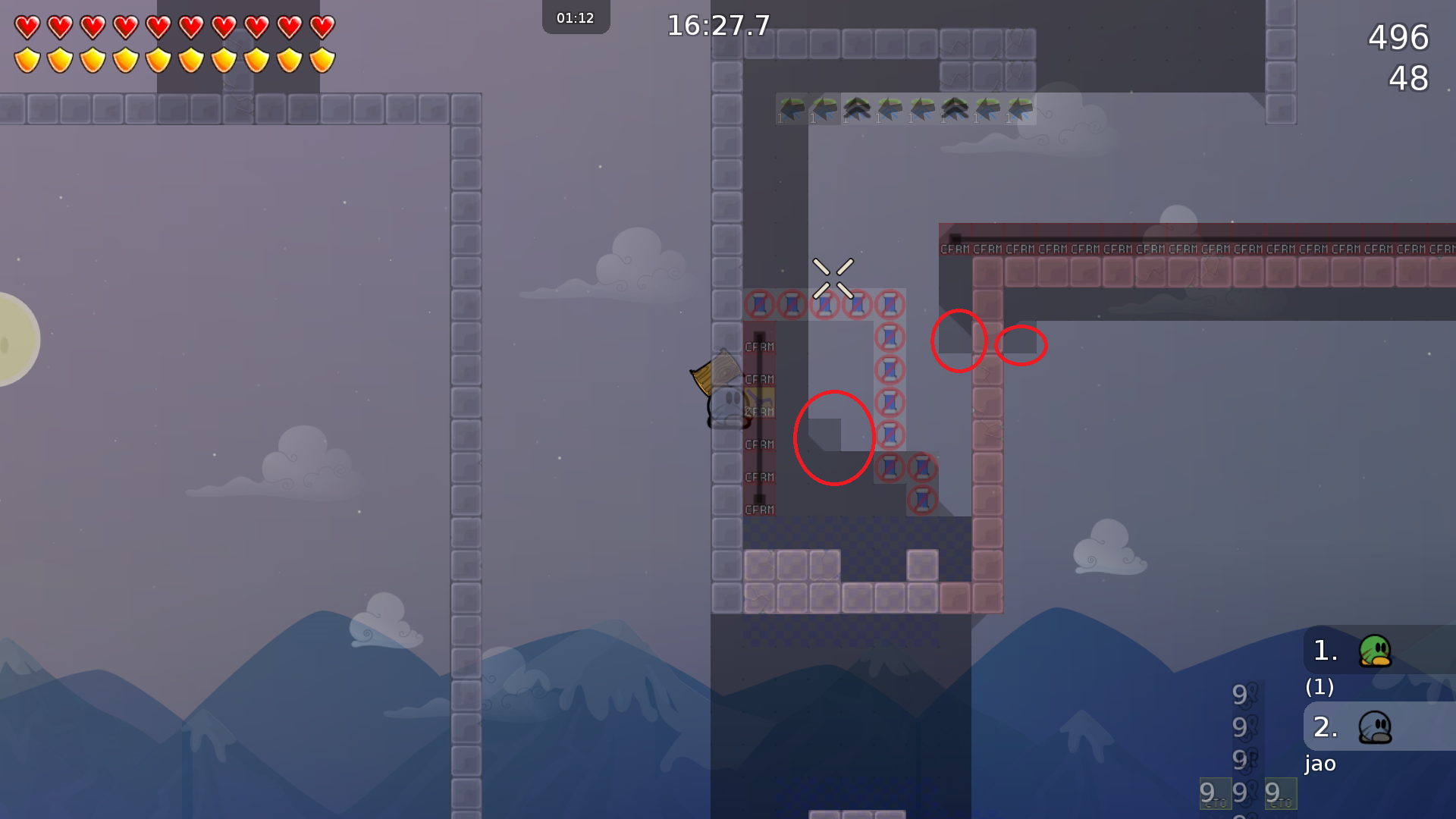The image size is (1456, 819).
Task: Expand the topmost CFRM tile label
Action: pos(955,248)
